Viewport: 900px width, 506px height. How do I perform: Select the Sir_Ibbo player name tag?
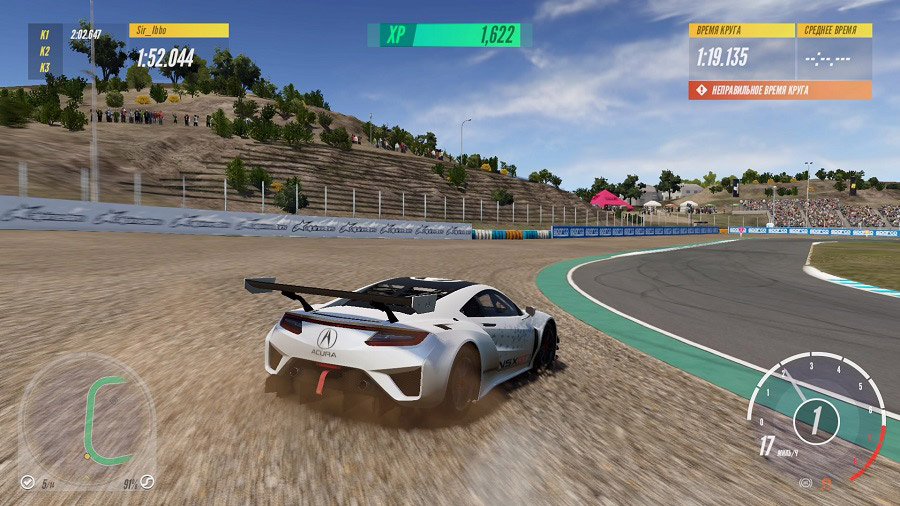[179, 31]
